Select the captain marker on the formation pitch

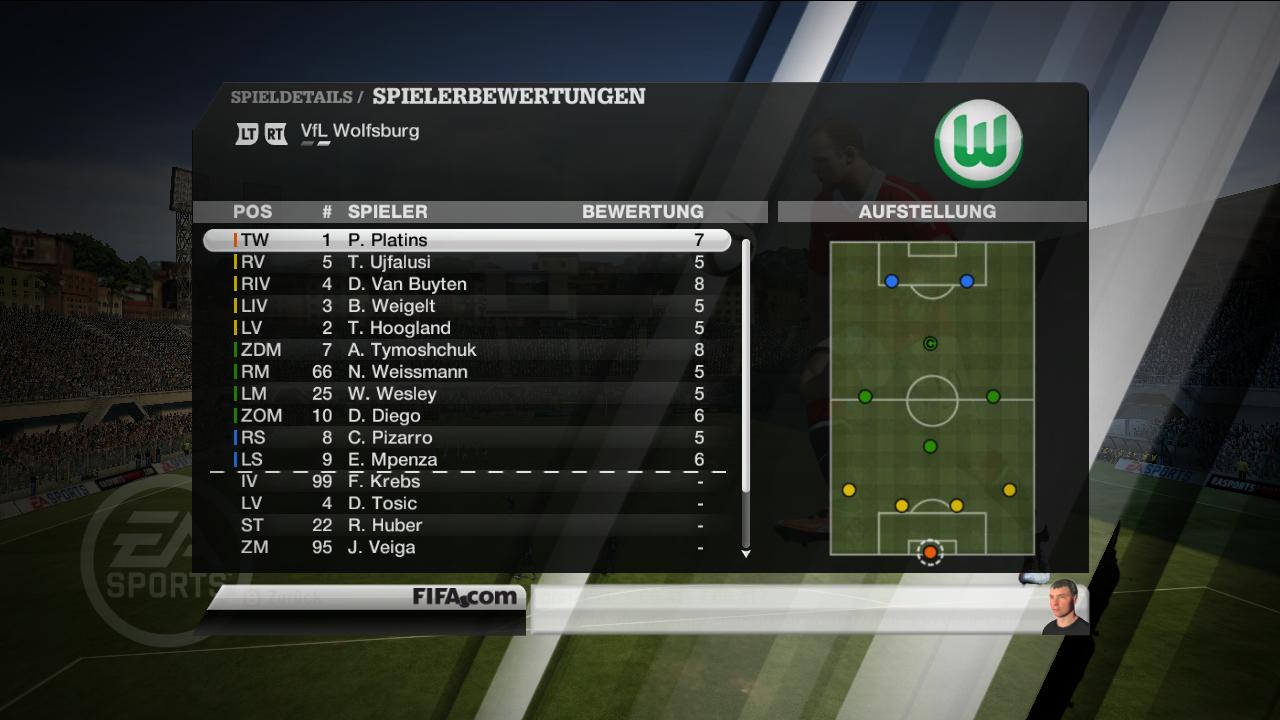pyautogui.click(x=930, y=344)
